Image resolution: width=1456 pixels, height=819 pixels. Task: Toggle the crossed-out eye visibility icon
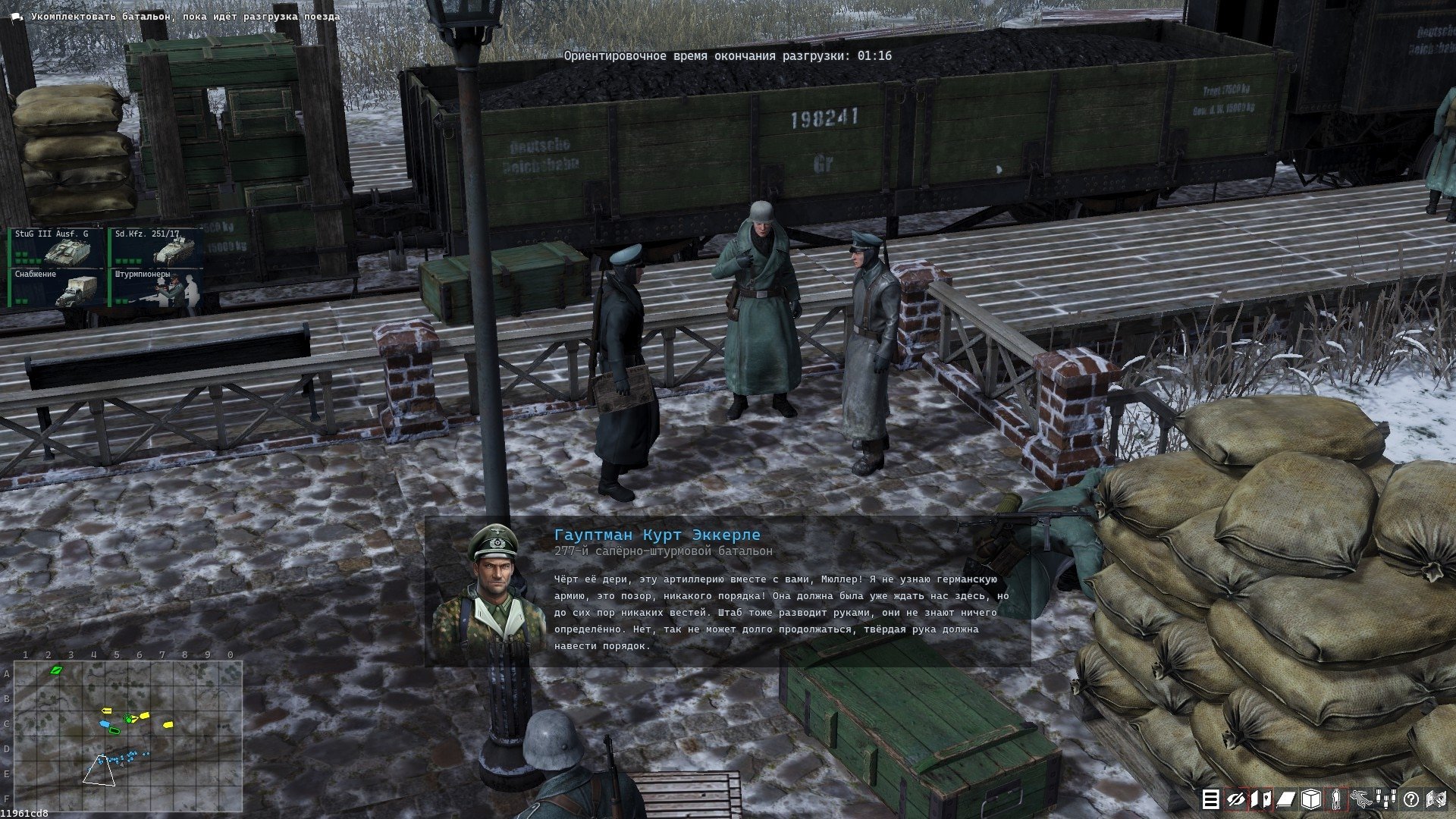[x=1236, y=799]
